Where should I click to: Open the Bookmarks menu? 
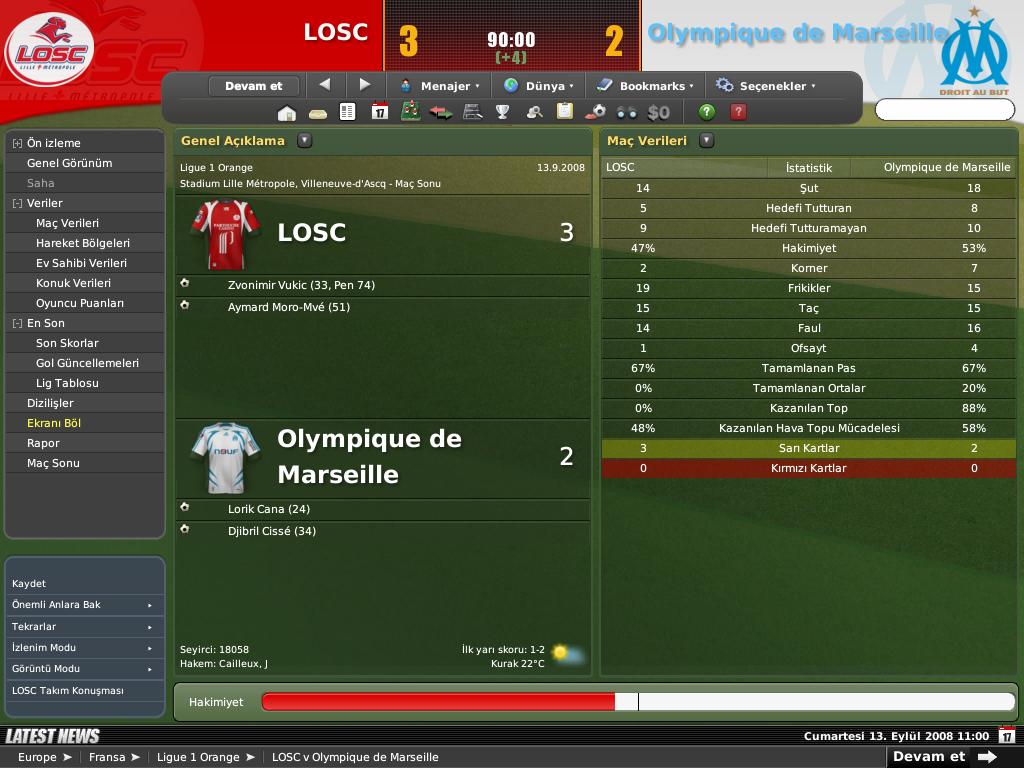[645, 86]
